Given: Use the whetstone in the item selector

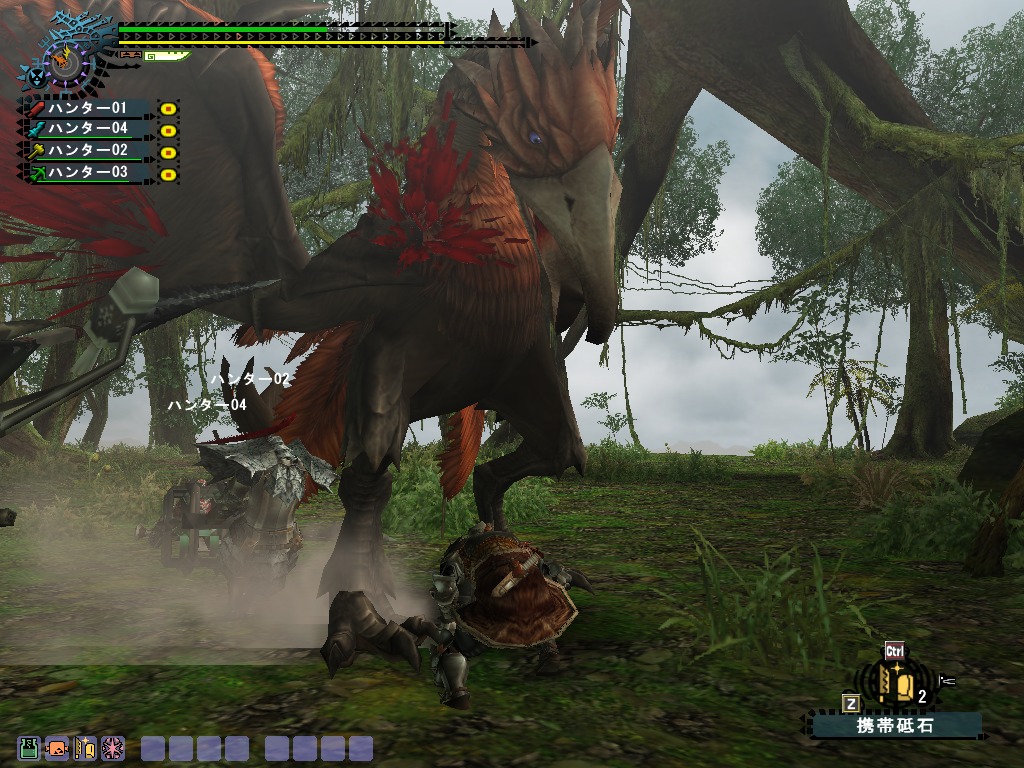Looking at the screenshot, I should (x=898, y=684).
